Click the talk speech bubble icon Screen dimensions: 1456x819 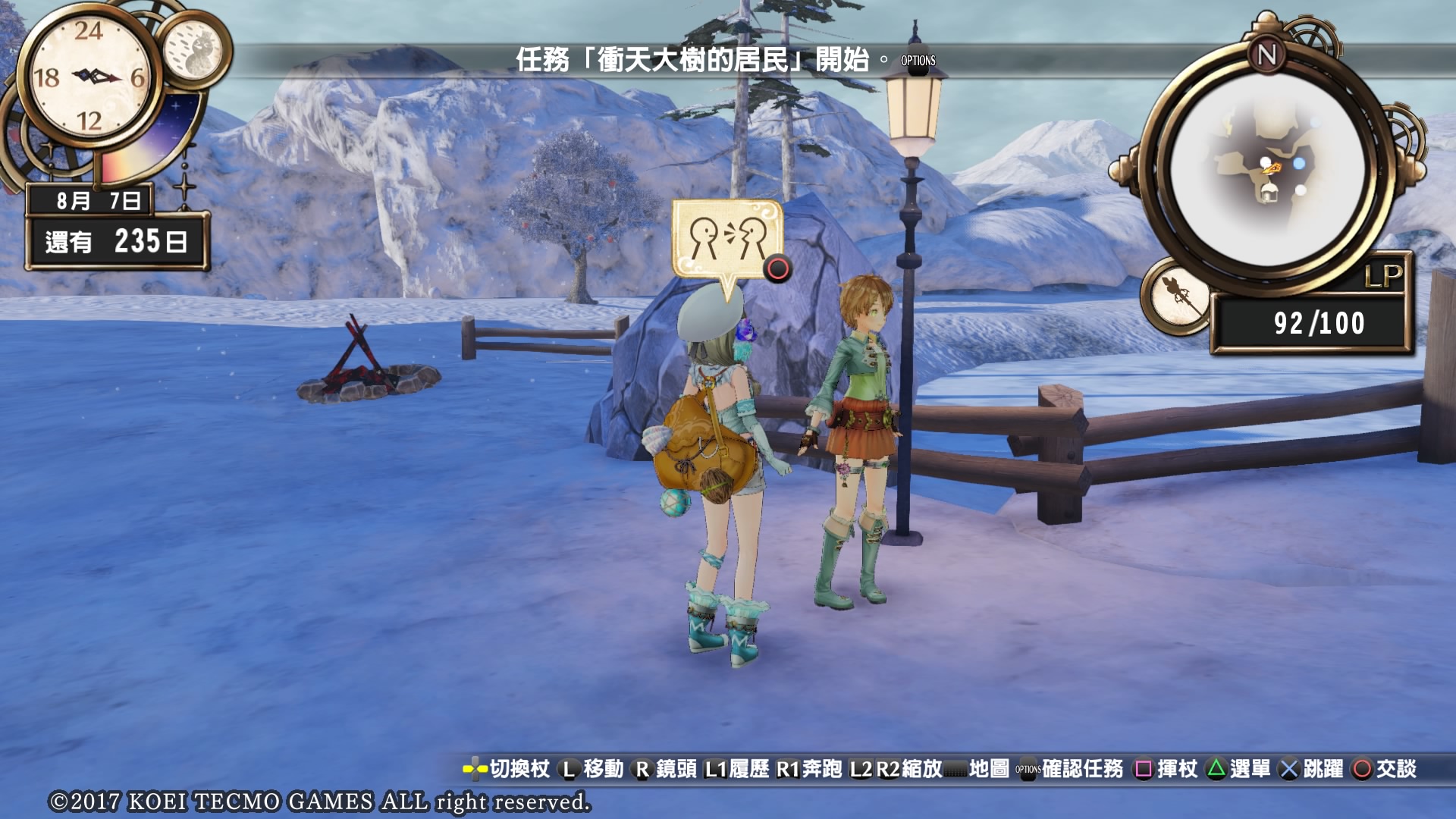pyautogui.click(x=727, y=240)
